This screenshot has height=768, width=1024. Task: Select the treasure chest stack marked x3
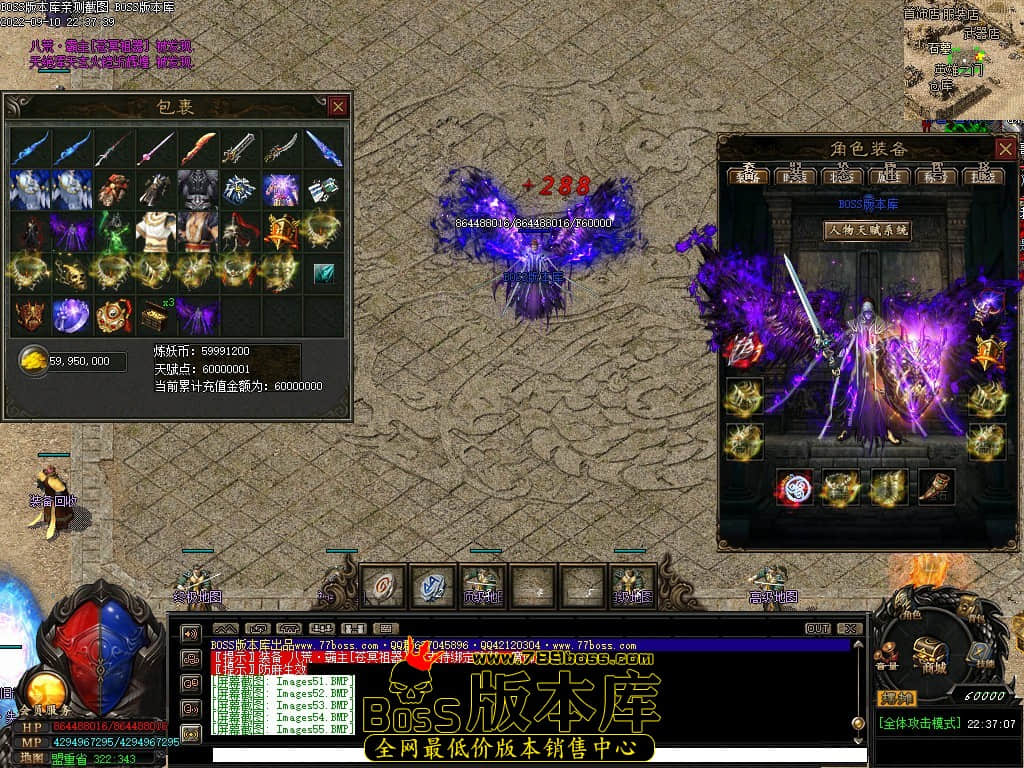click(155, 314)
